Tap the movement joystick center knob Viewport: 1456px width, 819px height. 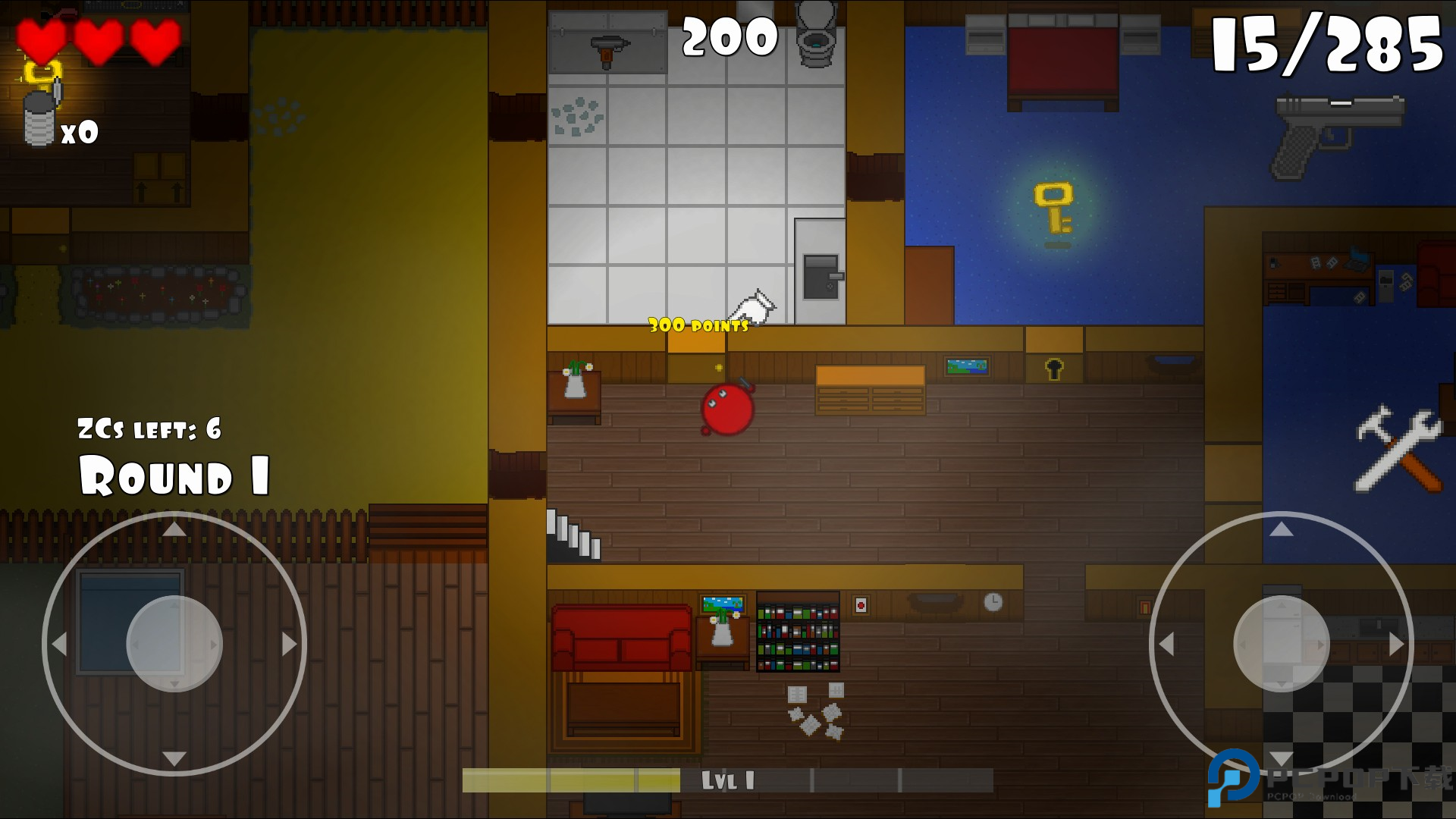tap(174, 644)
